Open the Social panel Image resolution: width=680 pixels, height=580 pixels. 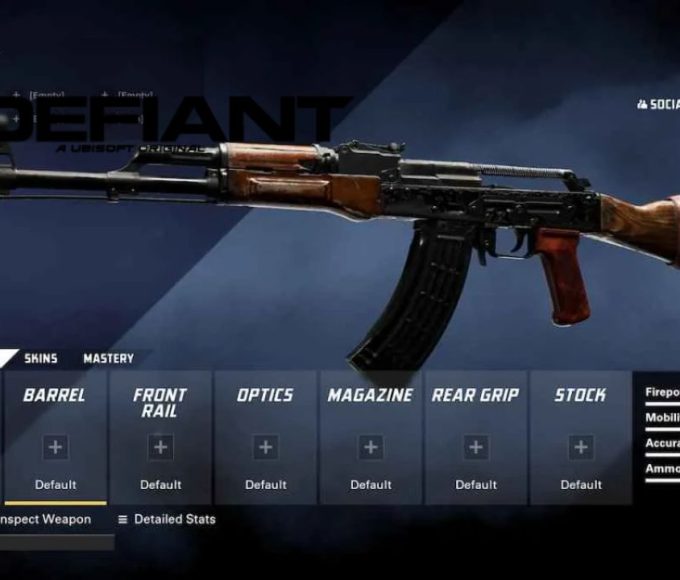pyautogui.click(x=659, y=104)
